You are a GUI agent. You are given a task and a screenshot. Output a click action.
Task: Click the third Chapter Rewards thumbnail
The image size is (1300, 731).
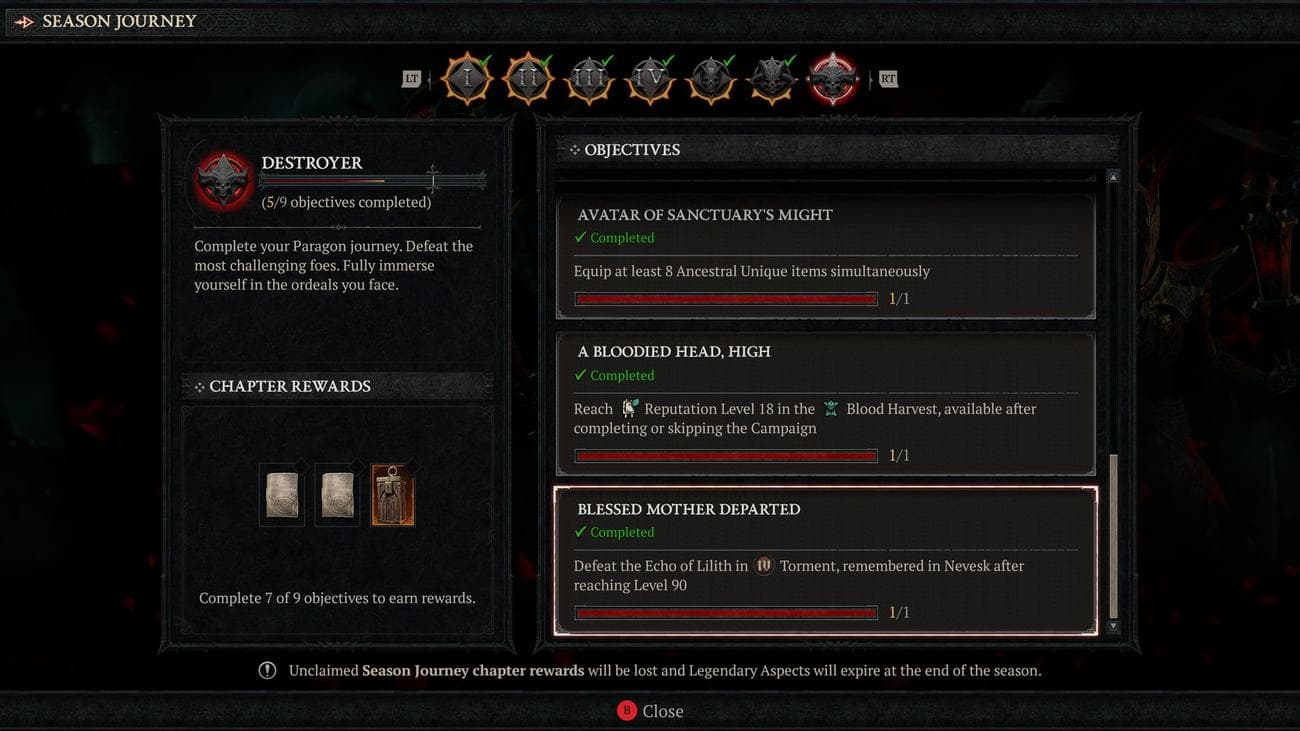393,492
